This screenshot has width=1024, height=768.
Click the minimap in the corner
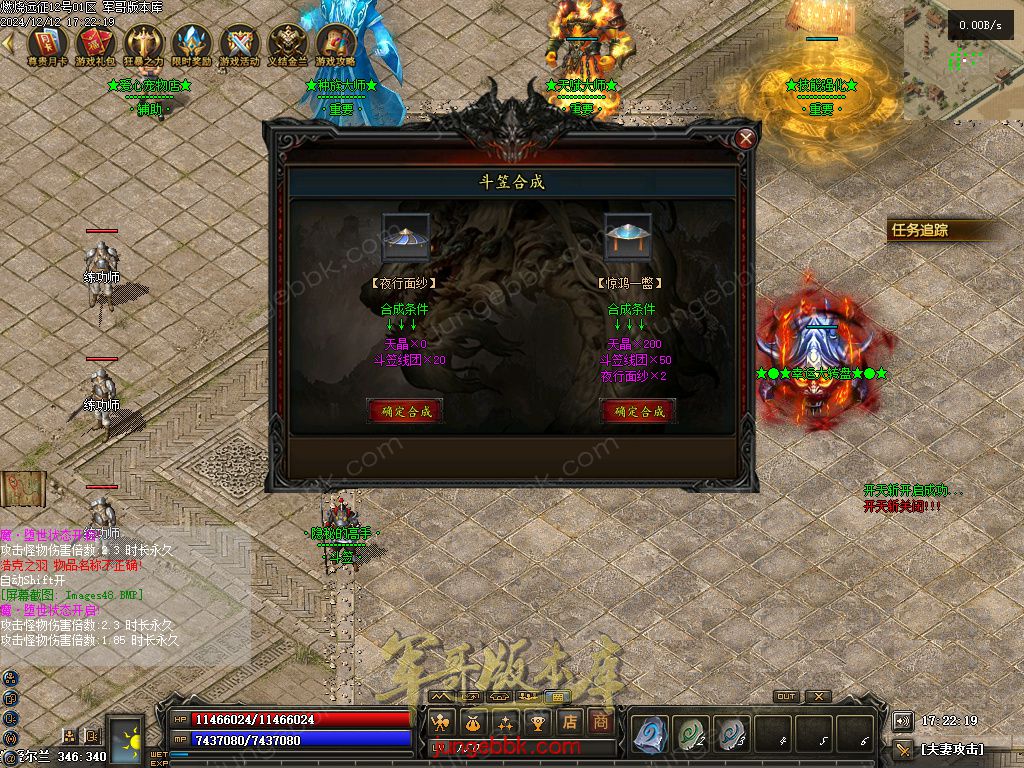(963, 62)
